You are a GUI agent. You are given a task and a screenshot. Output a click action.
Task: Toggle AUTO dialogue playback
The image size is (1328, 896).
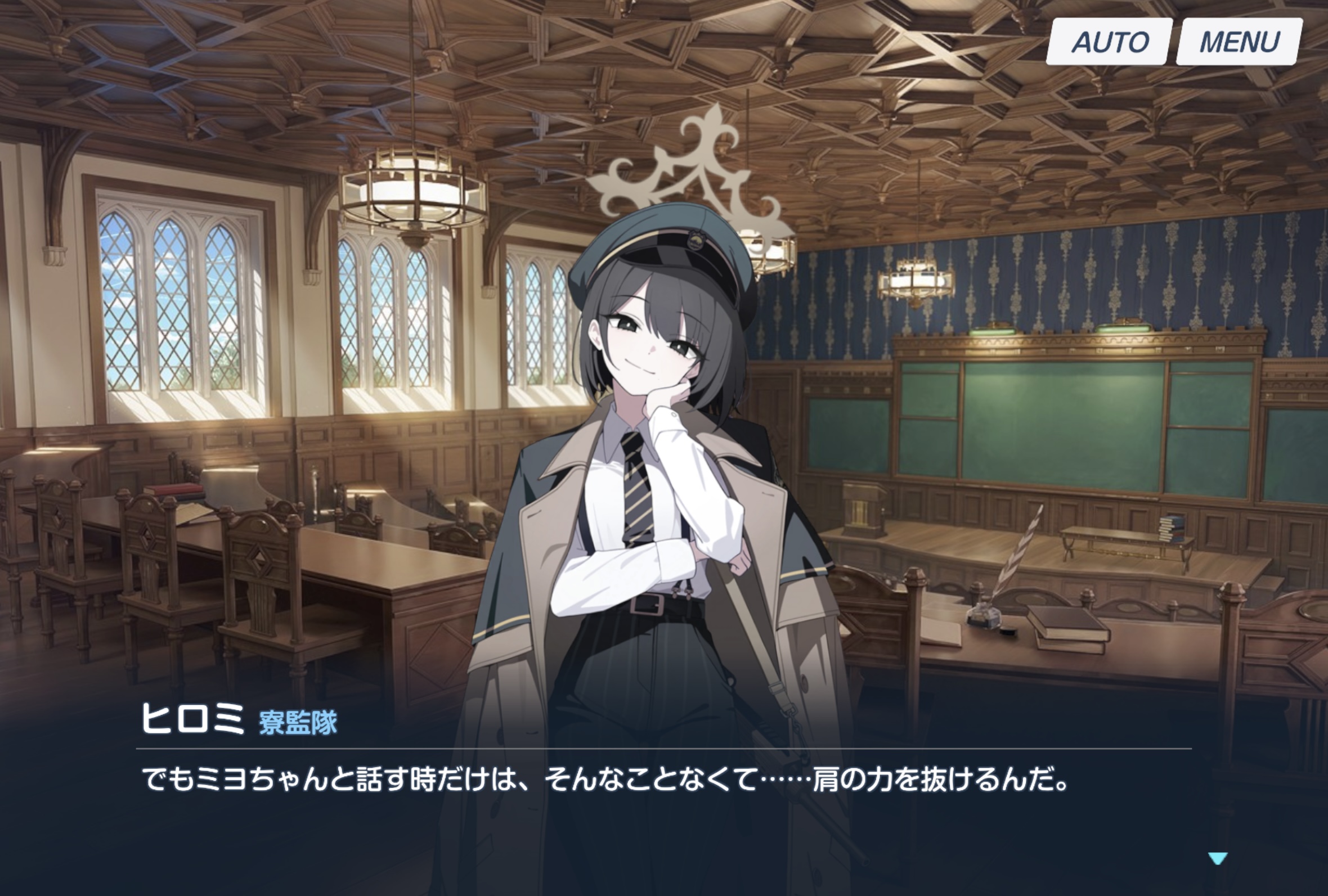(x=1109, y=42)
